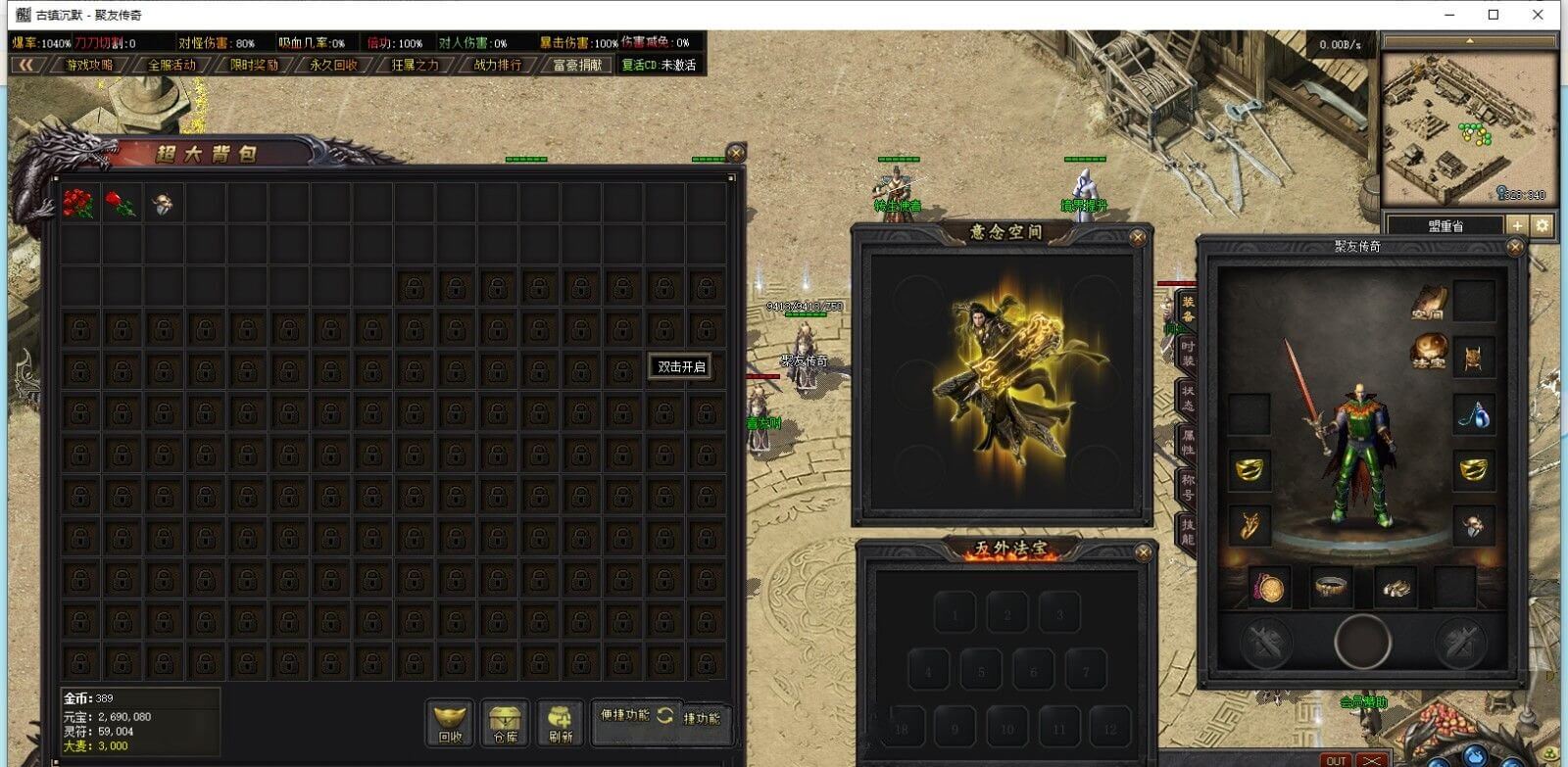Image resolution: width=1568 pixels, height=767 pixels.
Task: Select the rose bouquet in the backpack
Action: click(78, 203)
